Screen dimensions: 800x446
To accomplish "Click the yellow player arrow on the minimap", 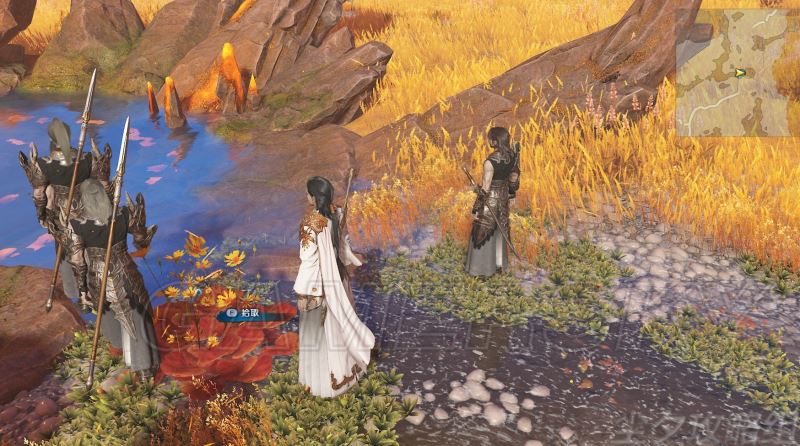I will pos(740,72).
